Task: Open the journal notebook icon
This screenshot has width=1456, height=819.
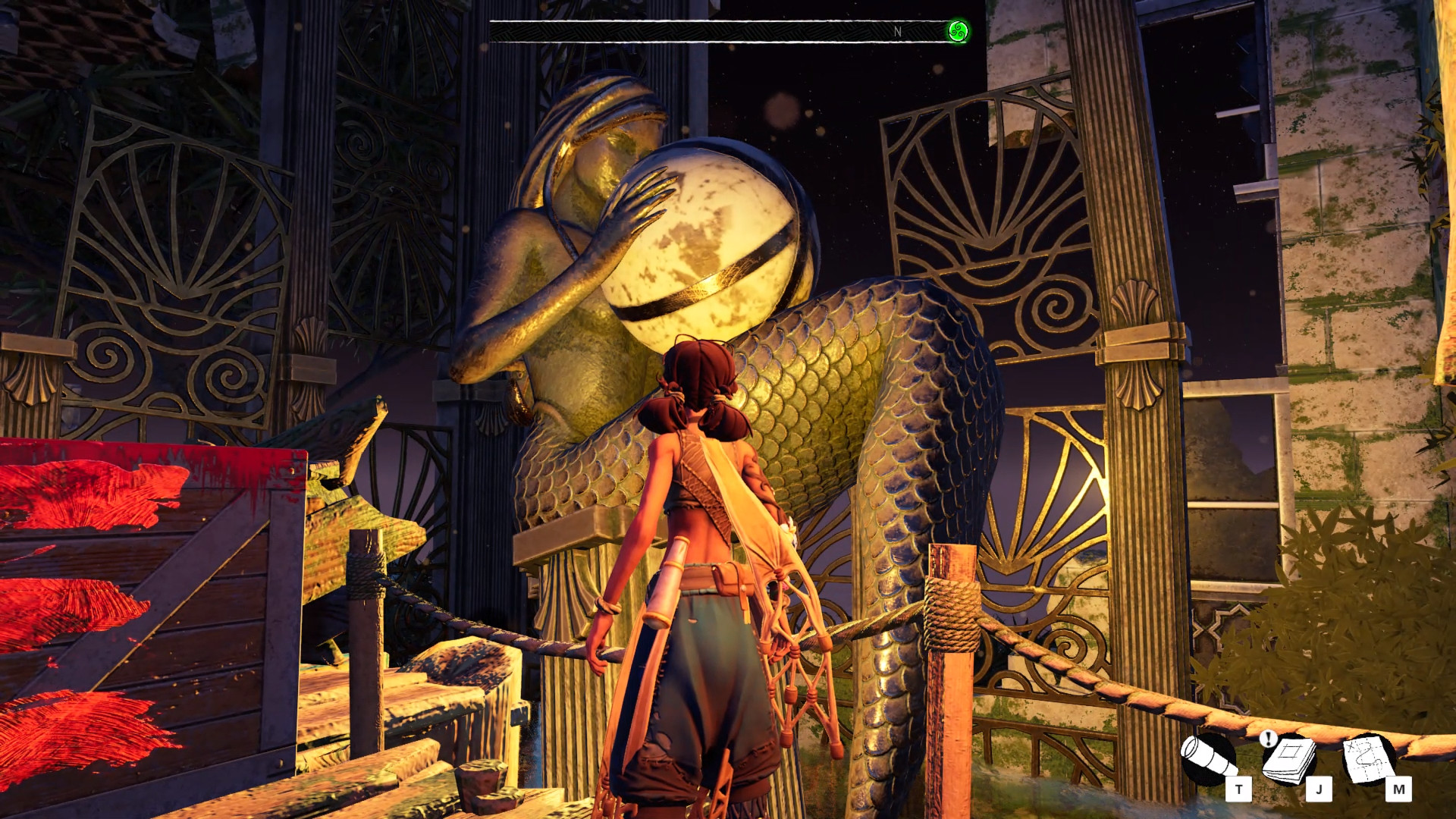Action: click(1290, 758)
